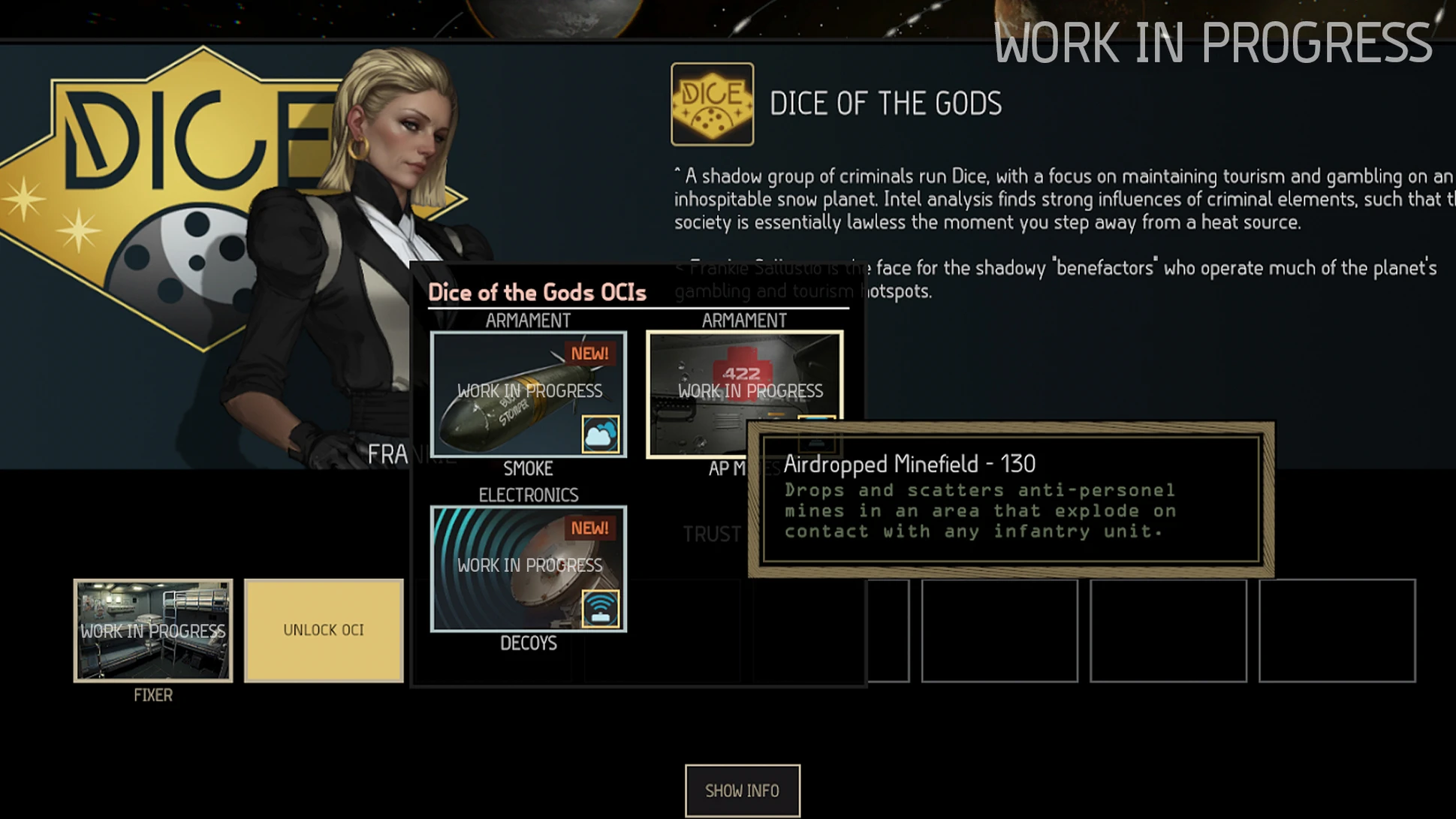Open the Fixer OCI slot

point(153,630)
